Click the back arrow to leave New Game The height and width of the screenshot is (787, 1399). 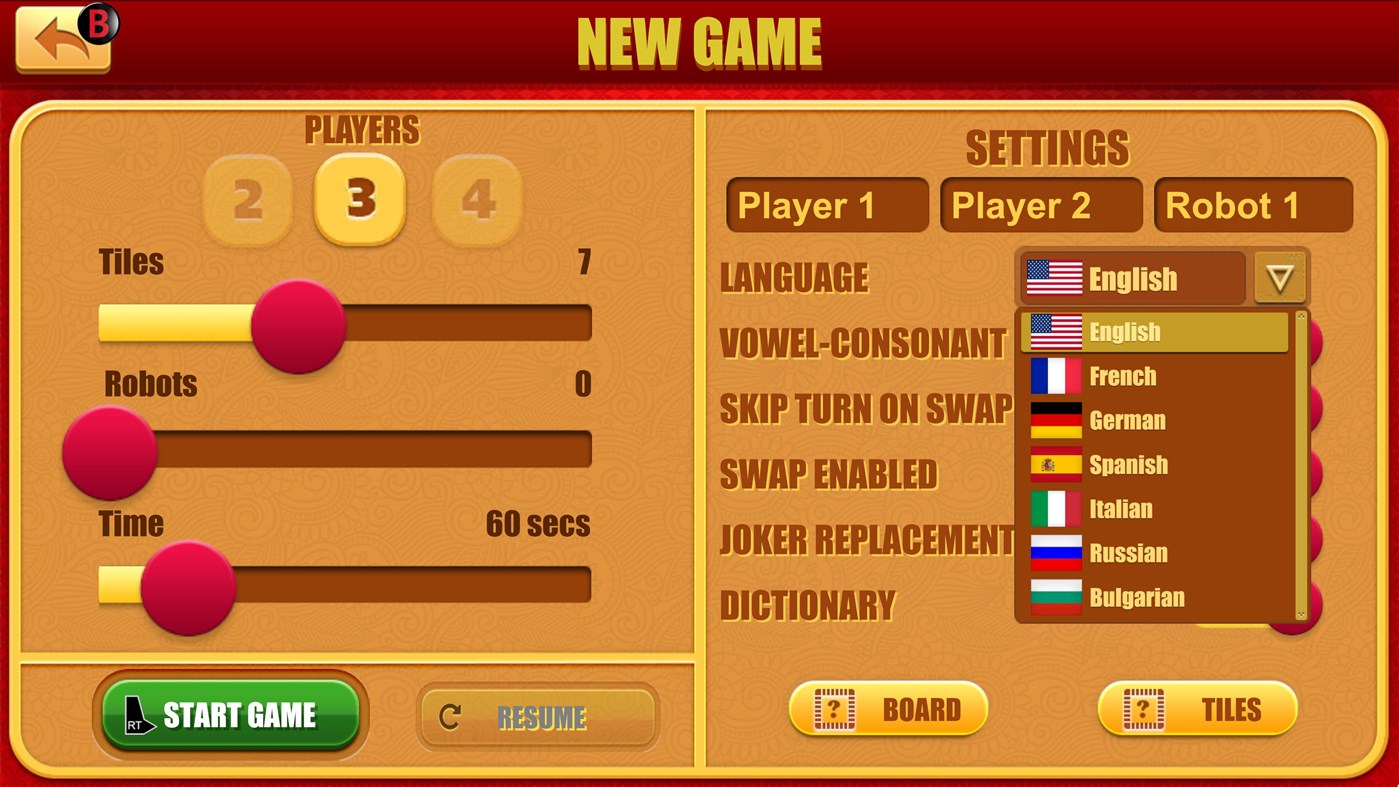pos(60,40)
